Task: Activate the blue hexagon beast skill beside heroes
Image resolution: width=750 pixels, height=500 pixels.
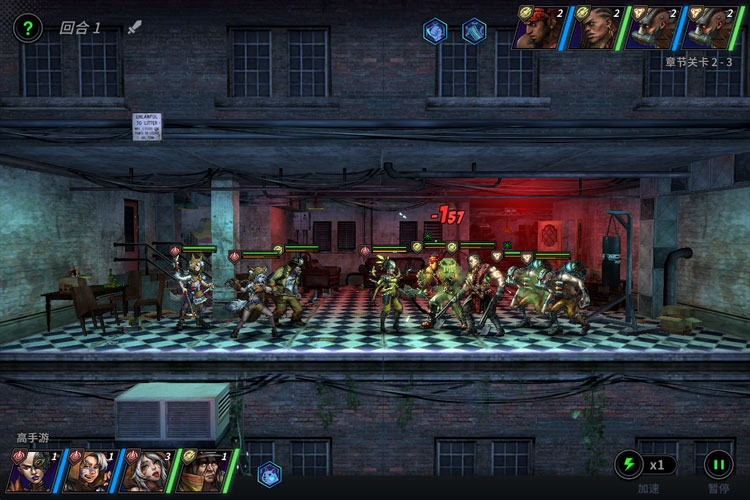Action: point(269,473)
